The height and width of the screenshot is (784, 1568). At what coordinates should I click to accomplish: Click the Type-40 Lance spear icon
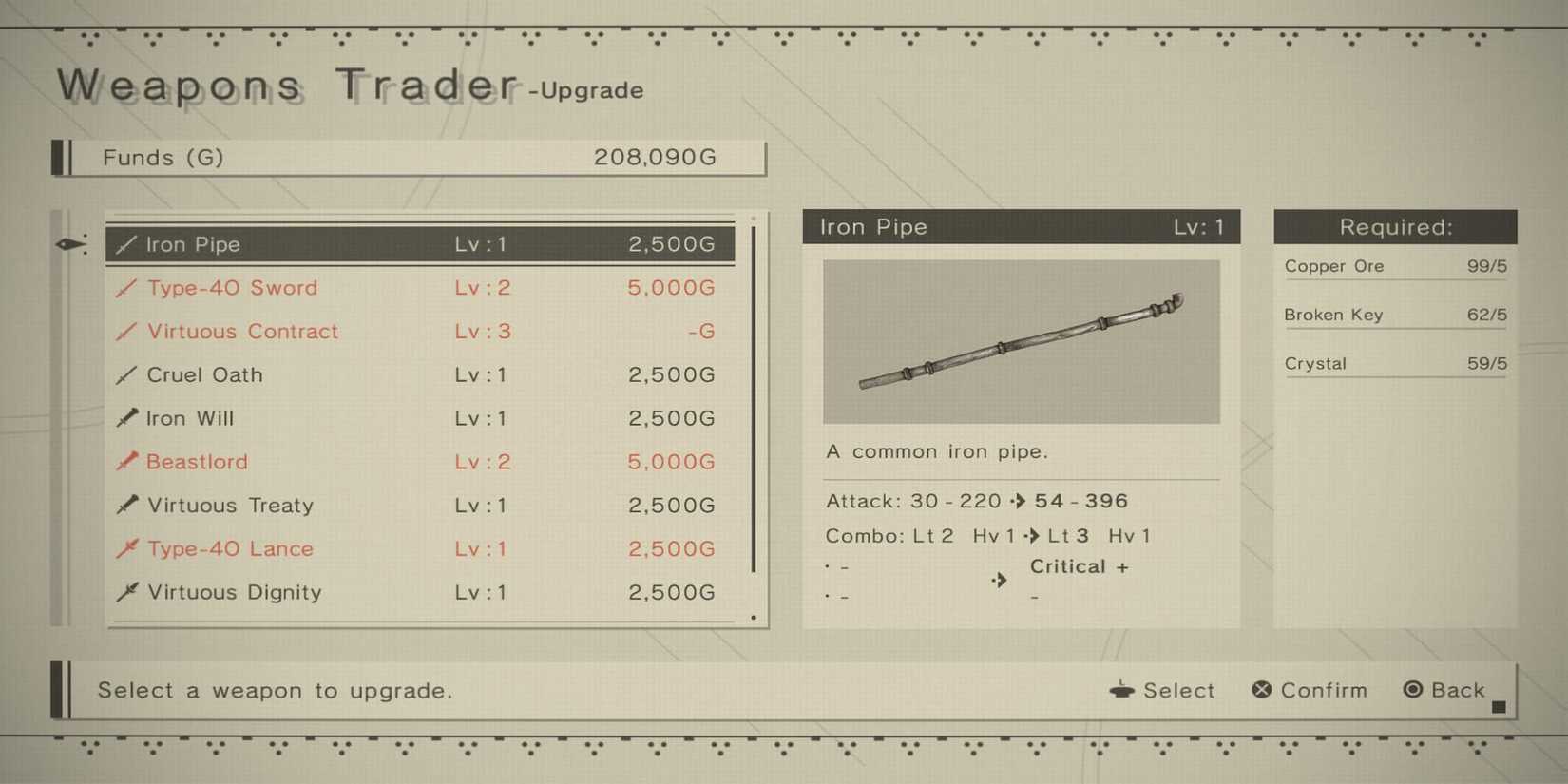tap(125, 548)
